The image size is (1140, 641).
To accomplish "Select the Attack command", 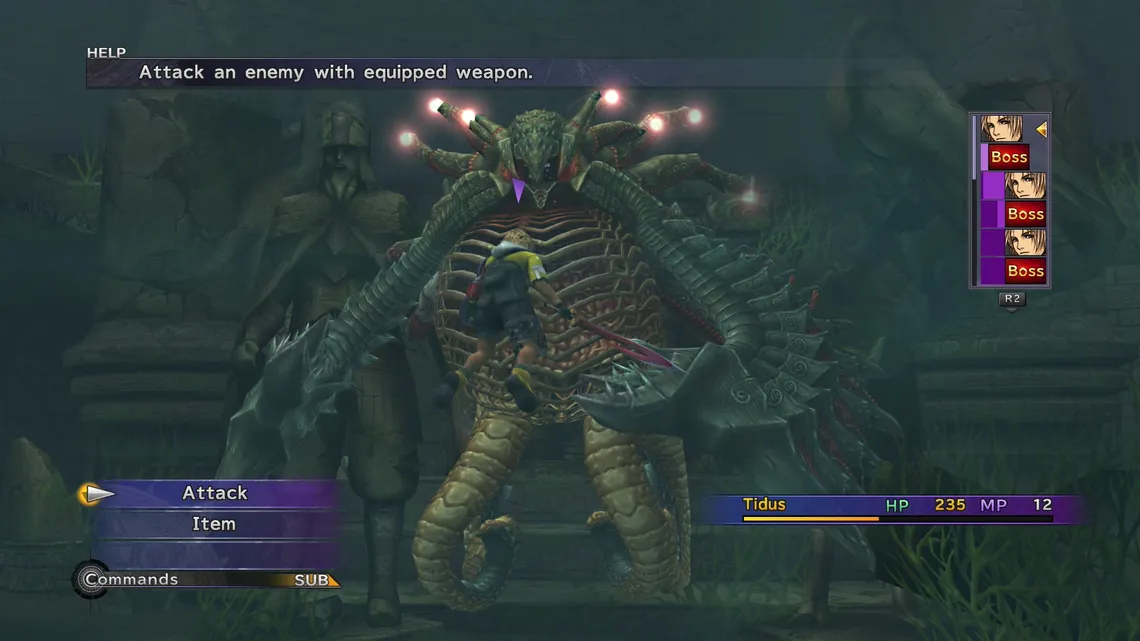I will click(x=214, y=493).
